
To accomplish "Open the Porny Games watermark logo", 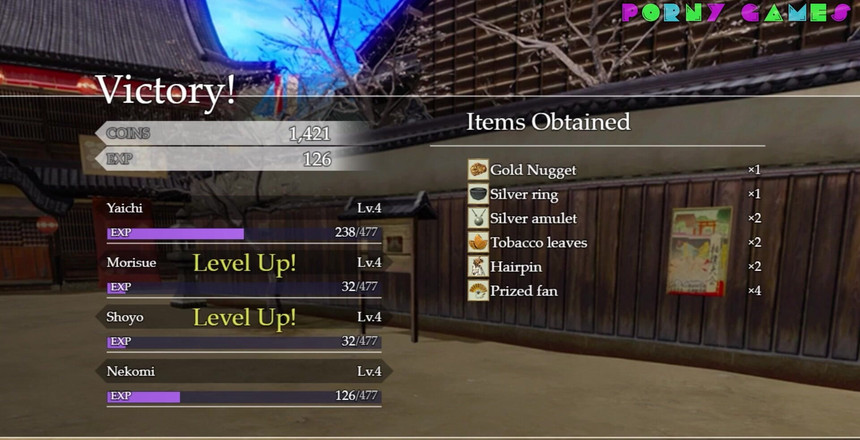I will click(736, 13).
